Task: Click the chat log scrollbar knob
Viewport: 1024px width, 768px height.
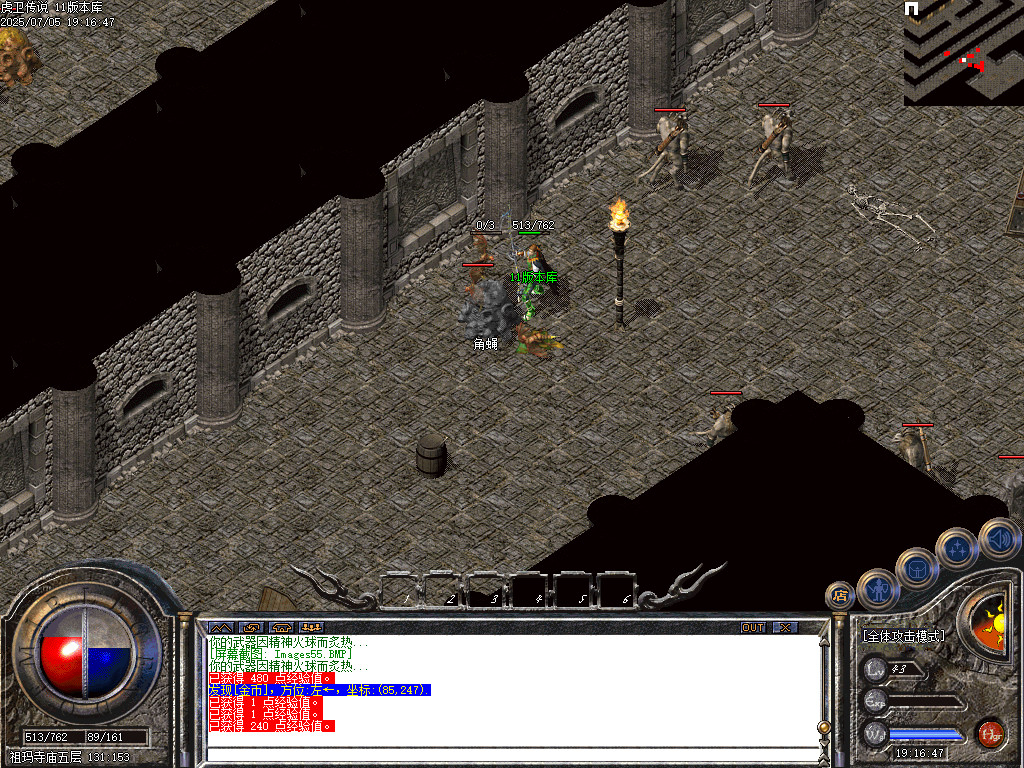Action: pos(824,727)
